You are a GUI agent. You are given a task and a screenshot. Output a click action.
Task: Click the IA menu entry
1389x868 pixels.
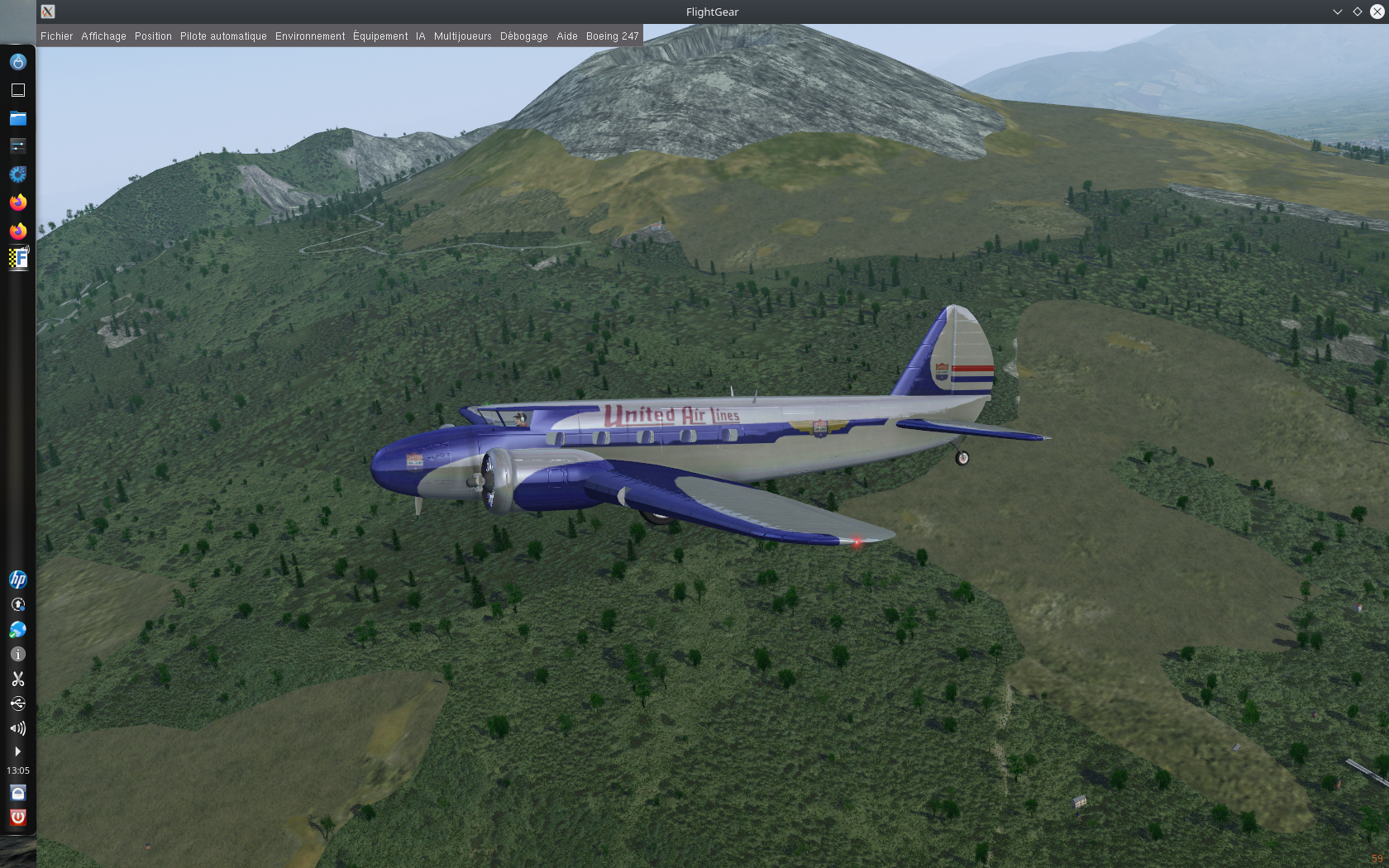point(420,36)
